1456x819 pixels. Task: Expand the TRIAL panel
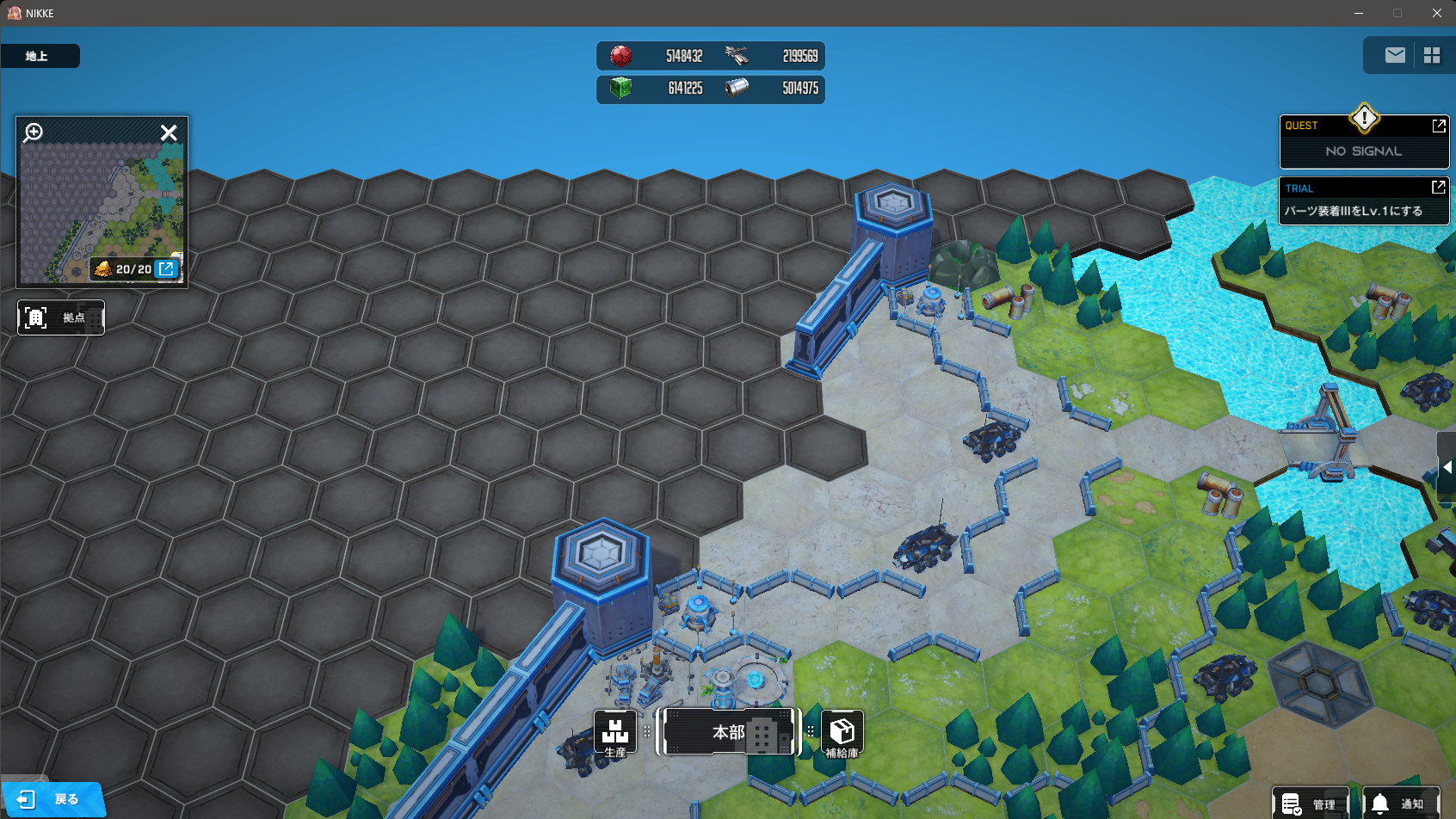point(1438,188)
